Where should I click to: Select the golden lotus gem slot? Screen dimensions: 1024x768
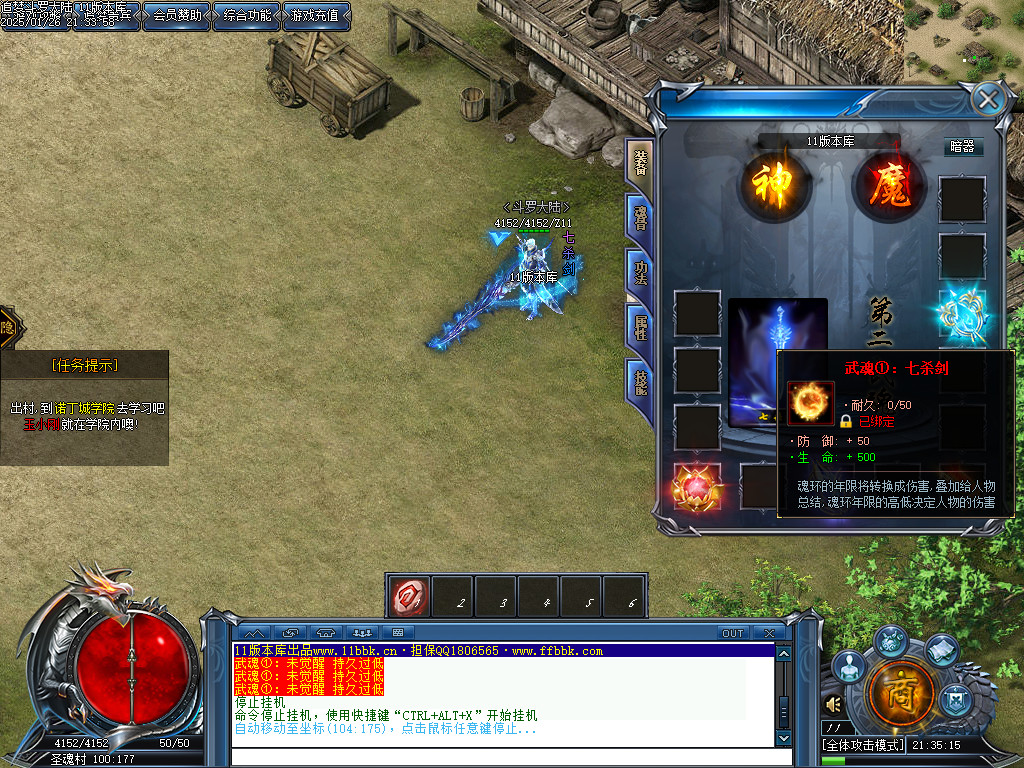coord(696,487)
